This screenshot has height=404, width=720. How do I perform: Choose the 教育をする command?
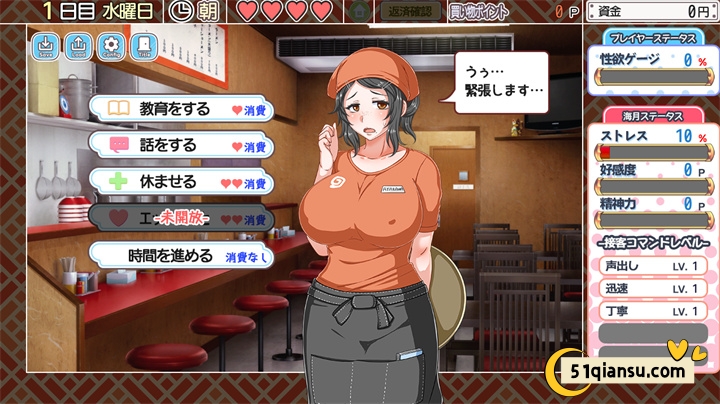(x=180, y=107)
